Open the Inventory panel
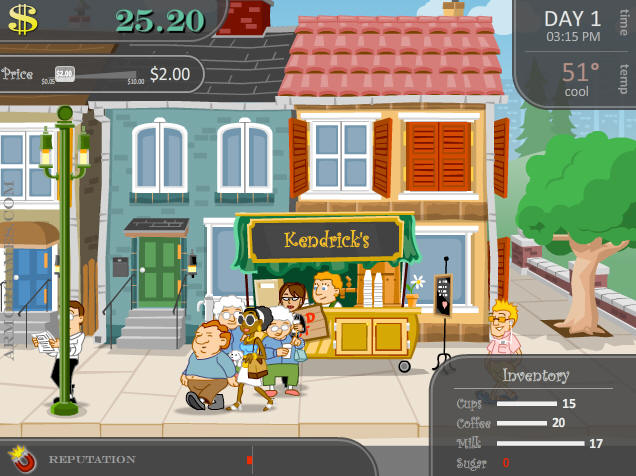 tap(535, 376)
